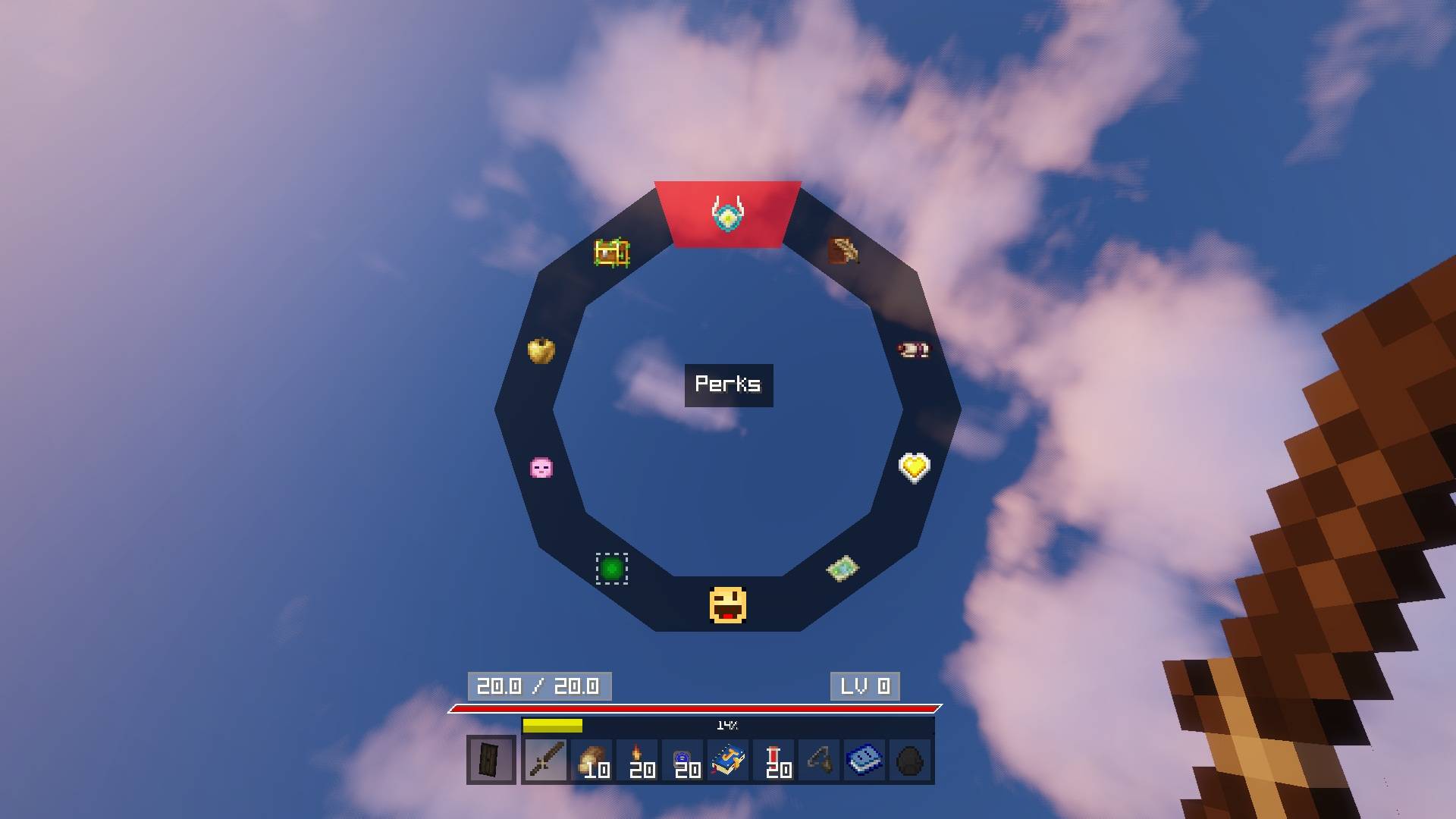Select the boomerang-shaped item hotbar slot
This screenshot has height=819, width=1456.
click(x=819, y=760)
